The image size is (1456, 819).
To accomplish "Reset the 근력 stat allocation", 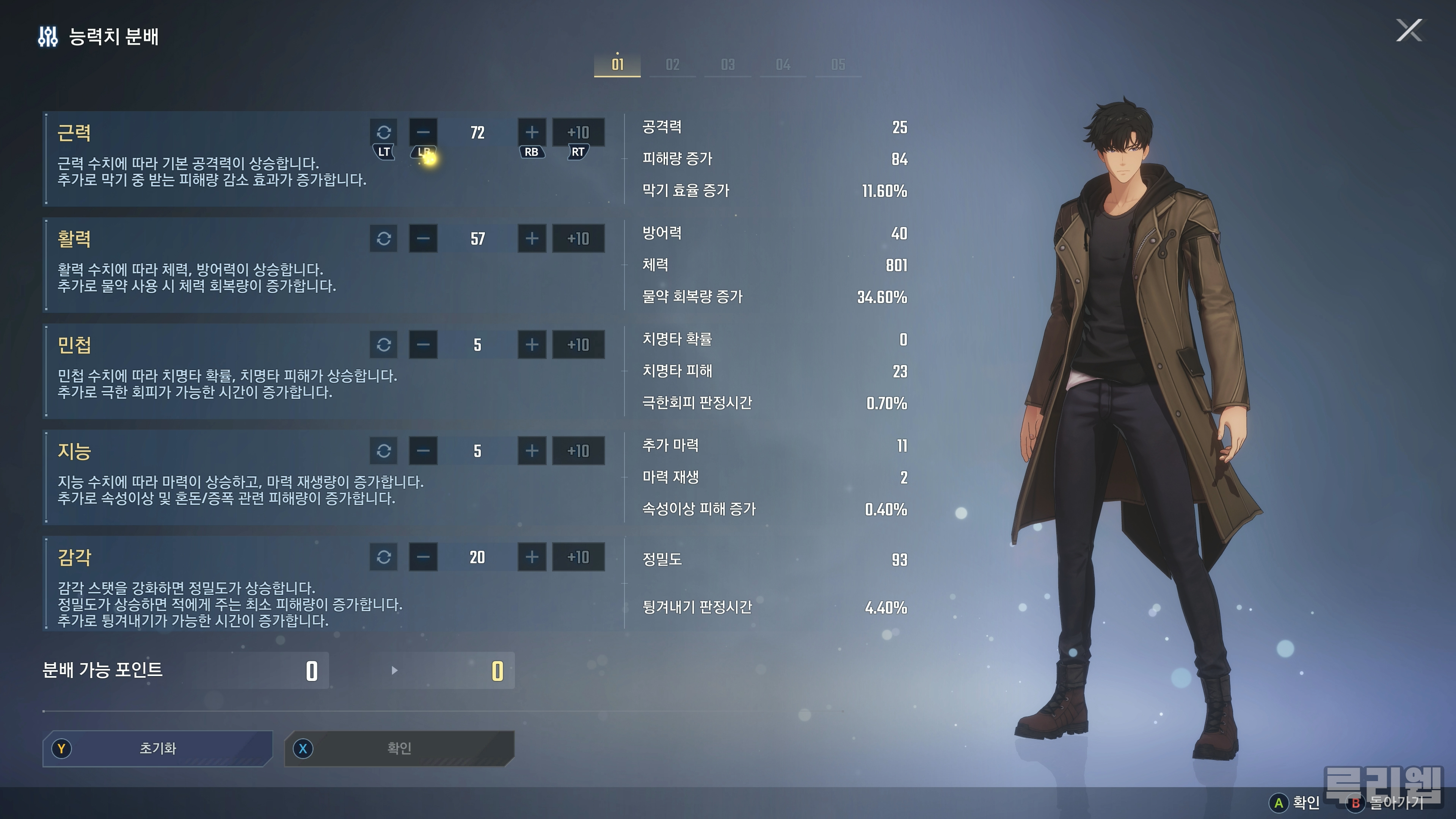I will click(384, 132).
